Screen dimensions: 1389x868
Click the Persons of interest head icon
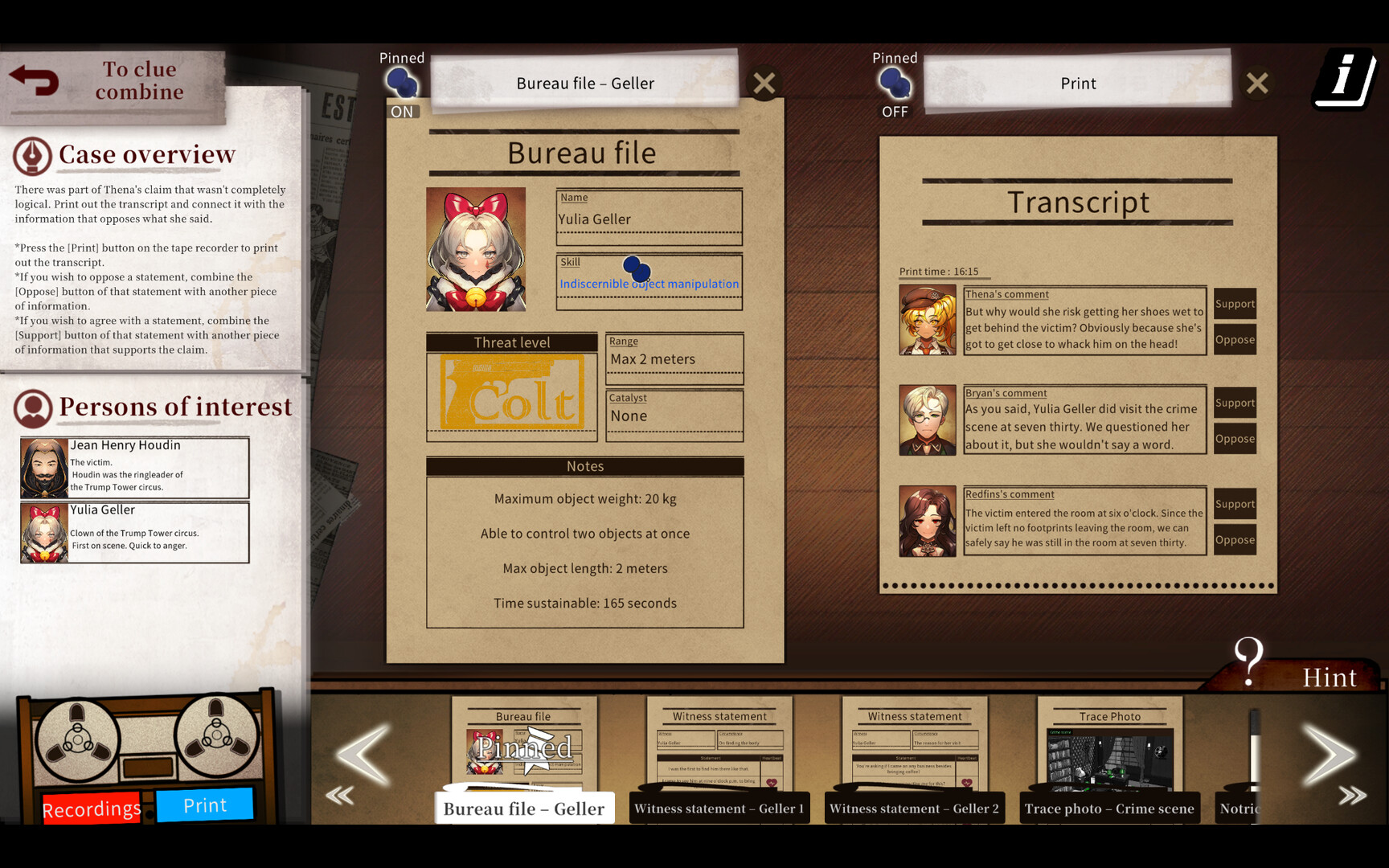pyautogui.click(x=32, y=408)
